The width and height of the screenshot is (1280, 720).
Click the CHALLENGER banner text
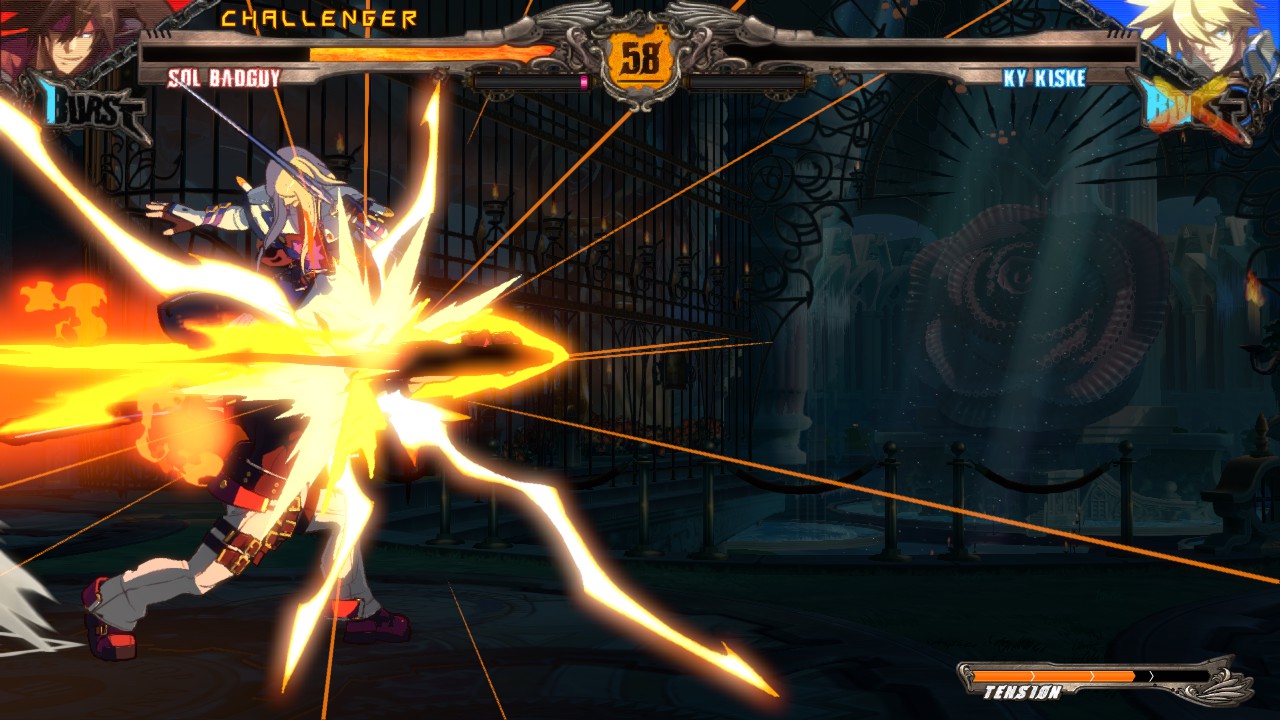320,17
